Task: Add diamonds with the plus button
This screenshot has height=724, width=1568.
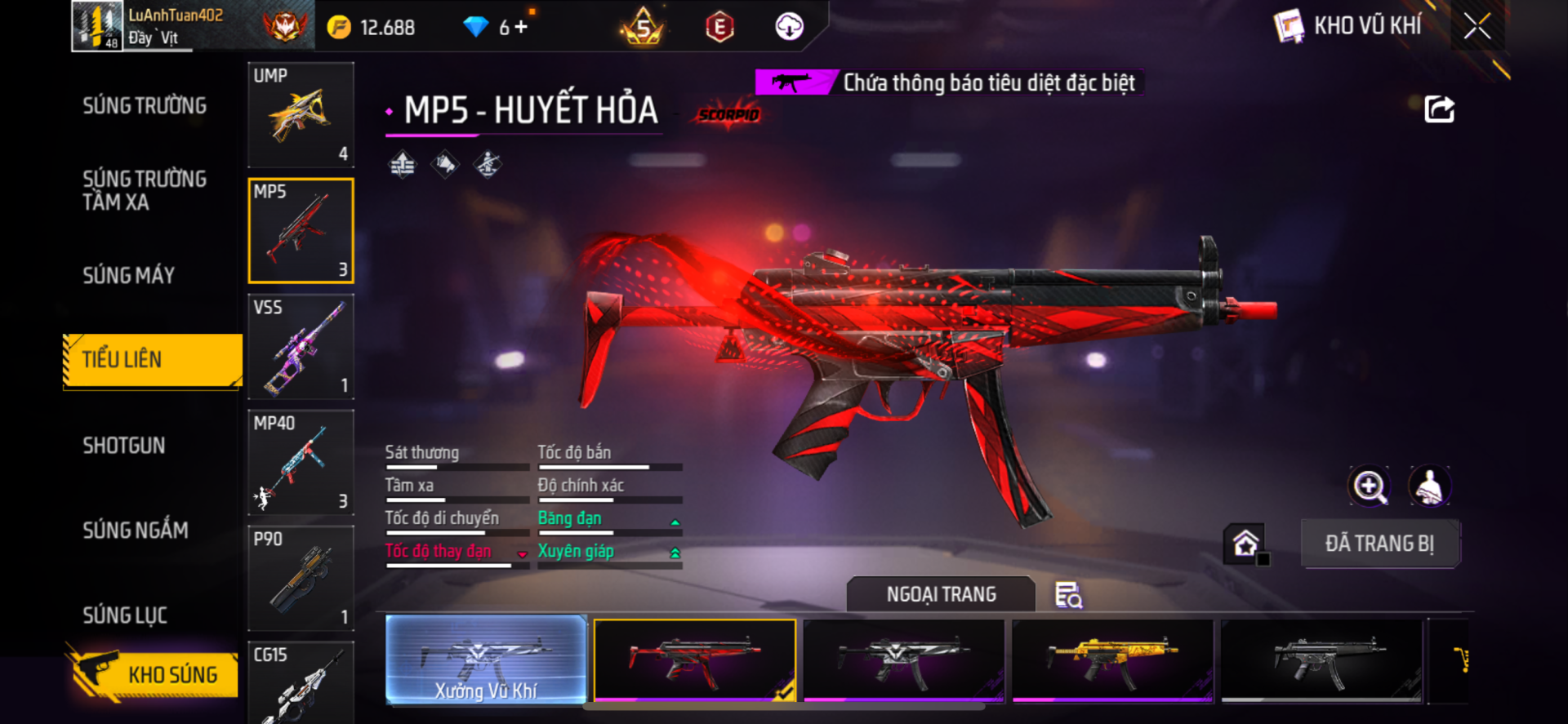Action: pos(521,27)
